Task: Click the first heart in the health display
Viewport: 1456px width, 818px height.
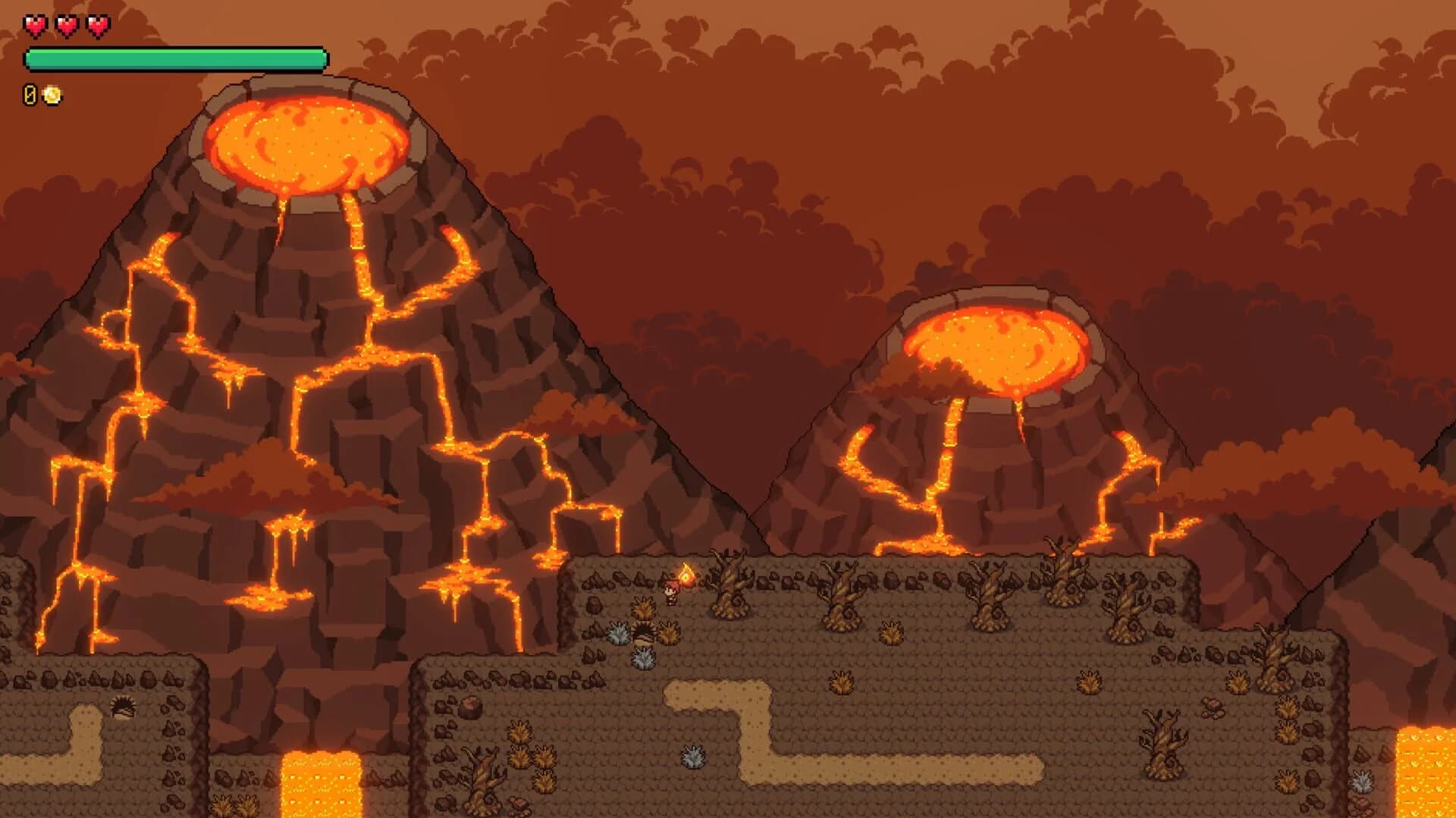Action: pyautogui.click(x=35, y=25)
